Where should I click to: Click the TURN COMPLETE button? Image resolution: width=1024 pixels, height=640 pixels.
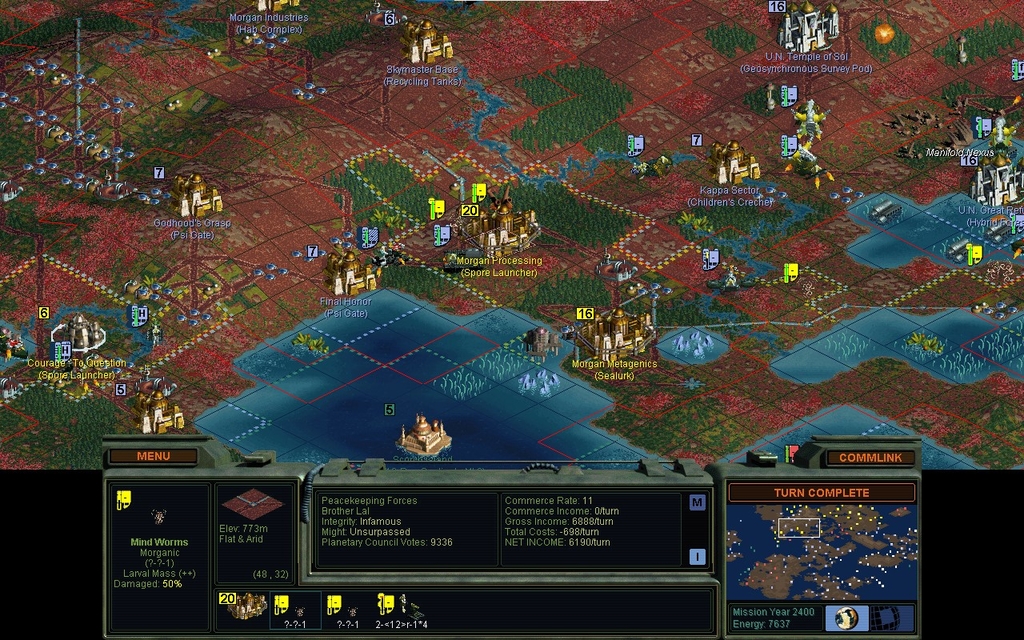[x=821, y=493]
